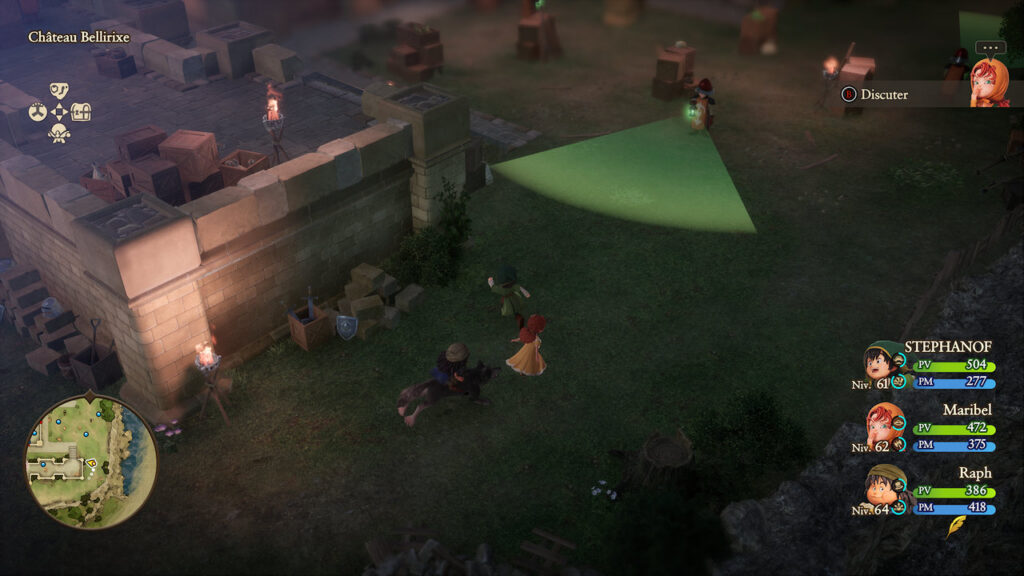The width and height of the screenshot is (1024, 576).
Task: Click Raph's party portrait
Action: coord(884,487)
